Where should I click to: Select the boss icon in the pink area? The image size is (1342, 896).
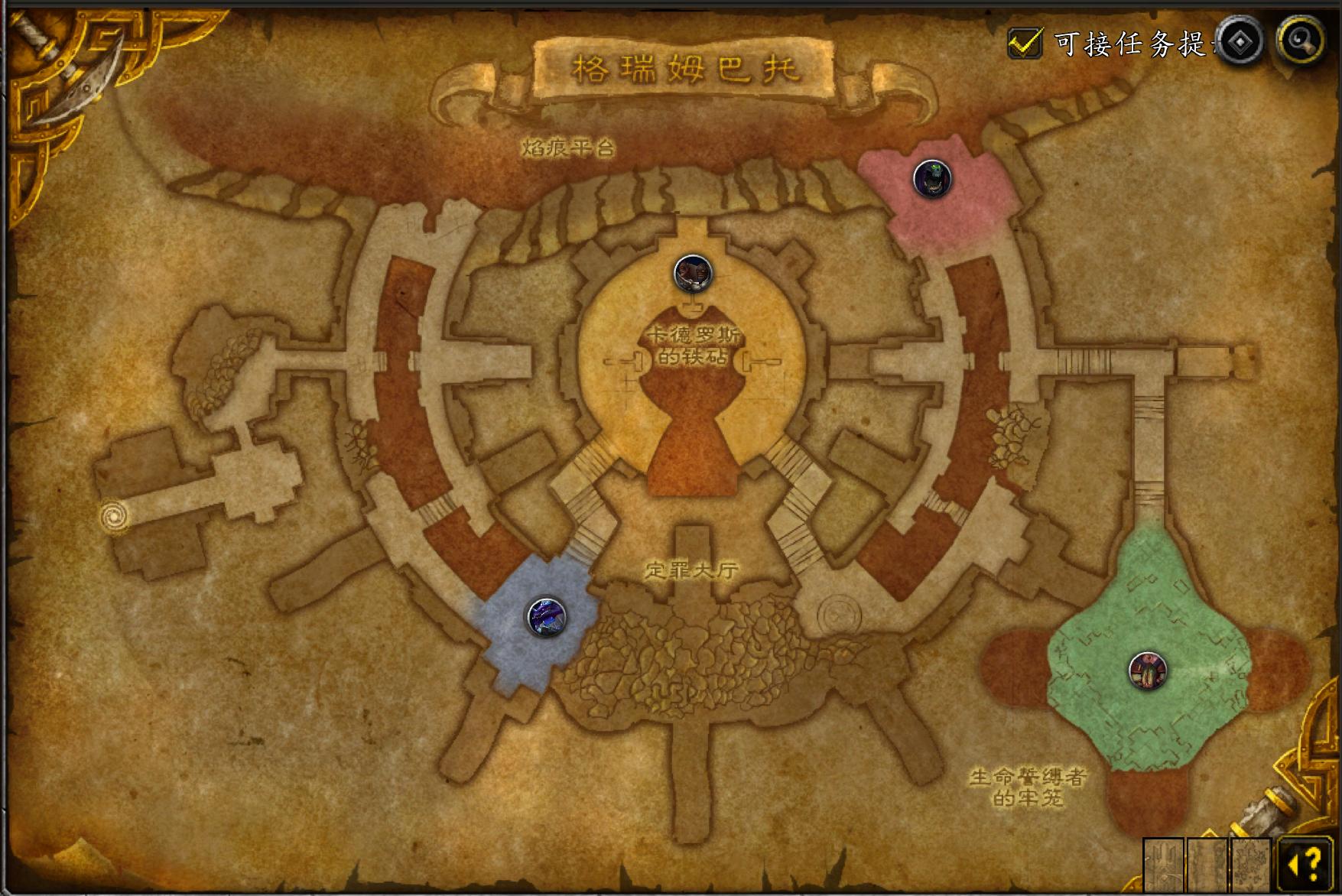pyautogui.click(x=932, y=179)
